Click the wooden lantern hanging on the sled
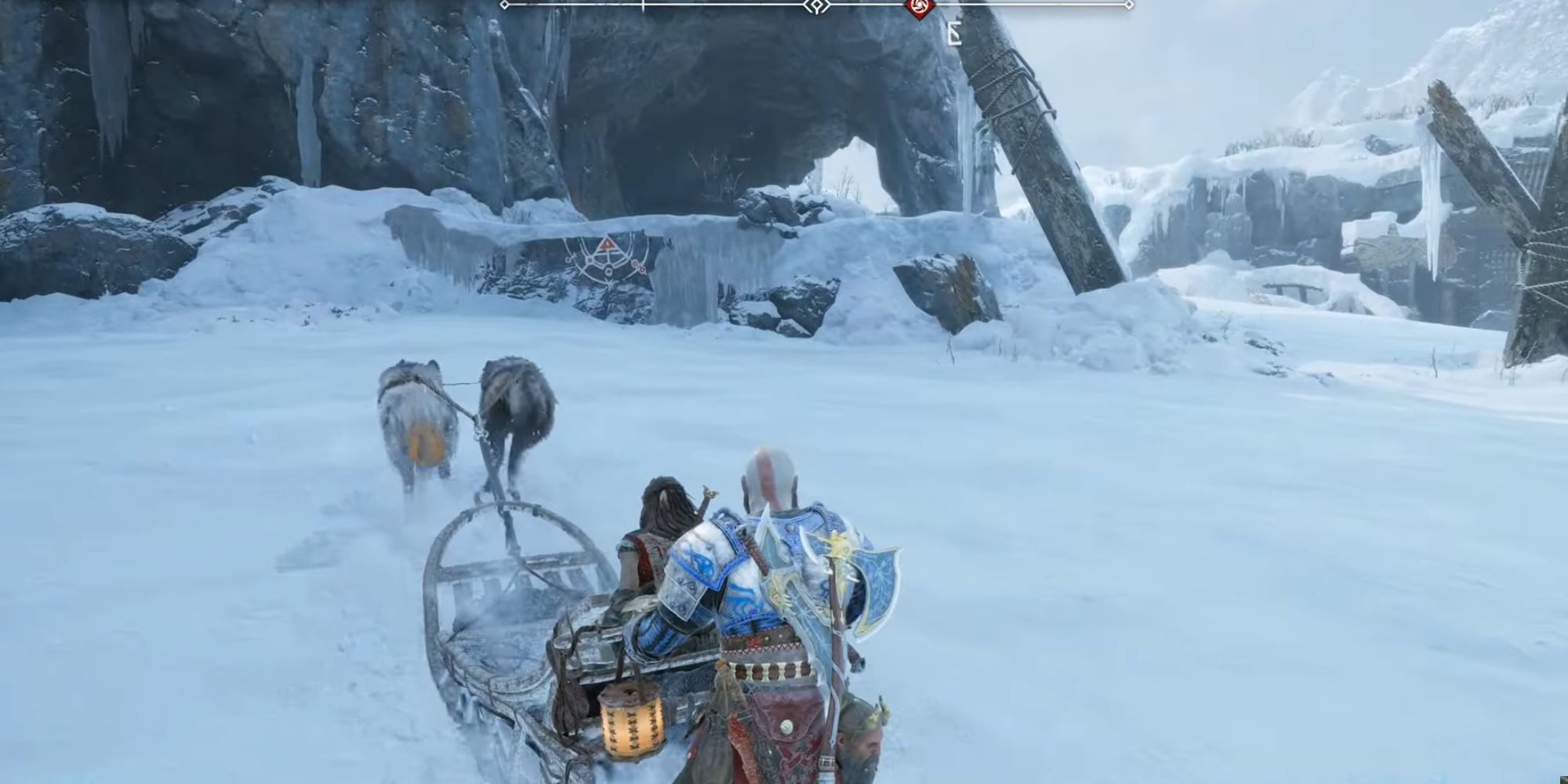The image size is (1568, 784). pyautogui.click(x=631, y=721)
